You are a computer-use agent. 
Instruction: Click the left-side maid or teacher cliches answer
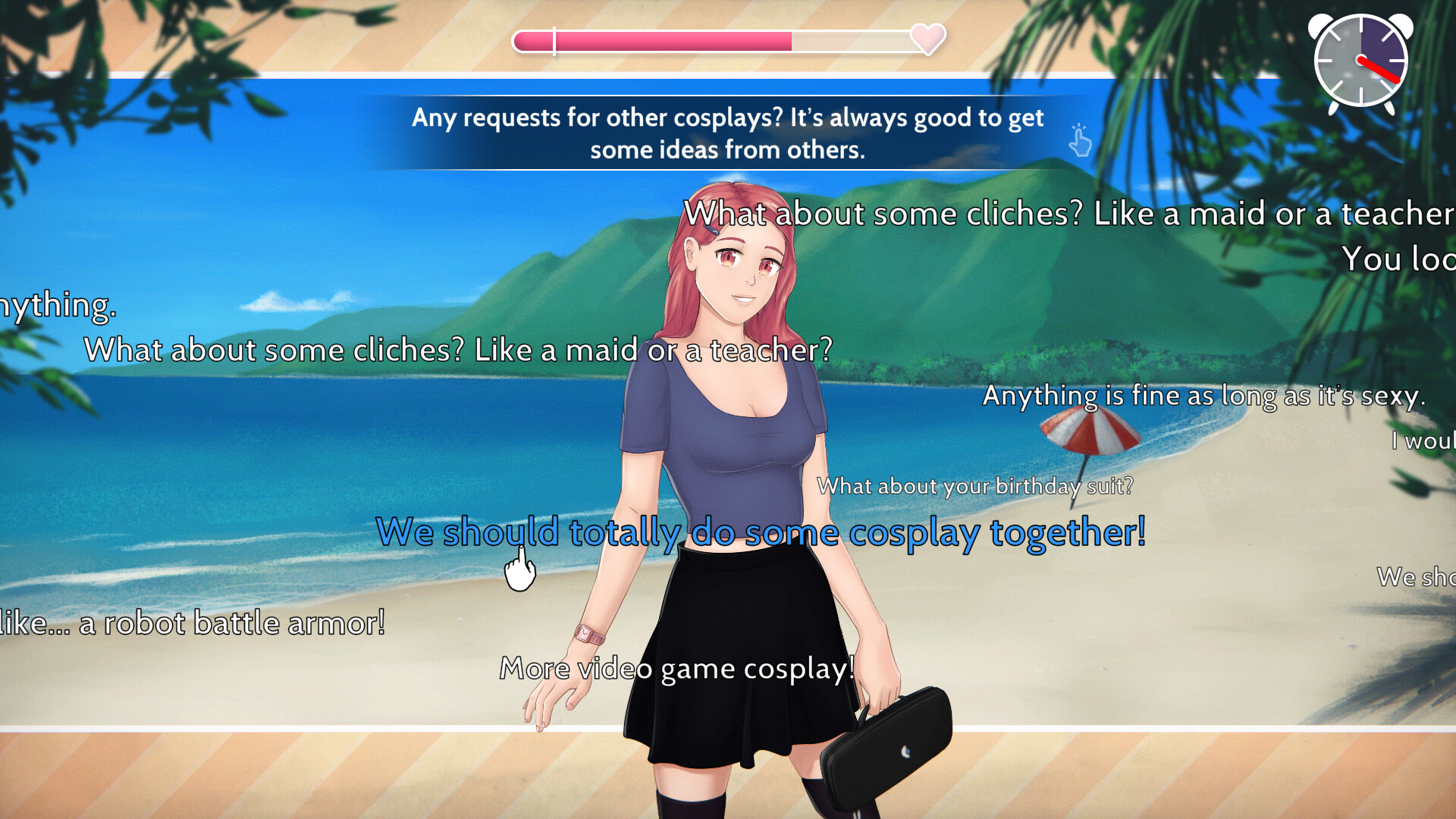(457, 350)
